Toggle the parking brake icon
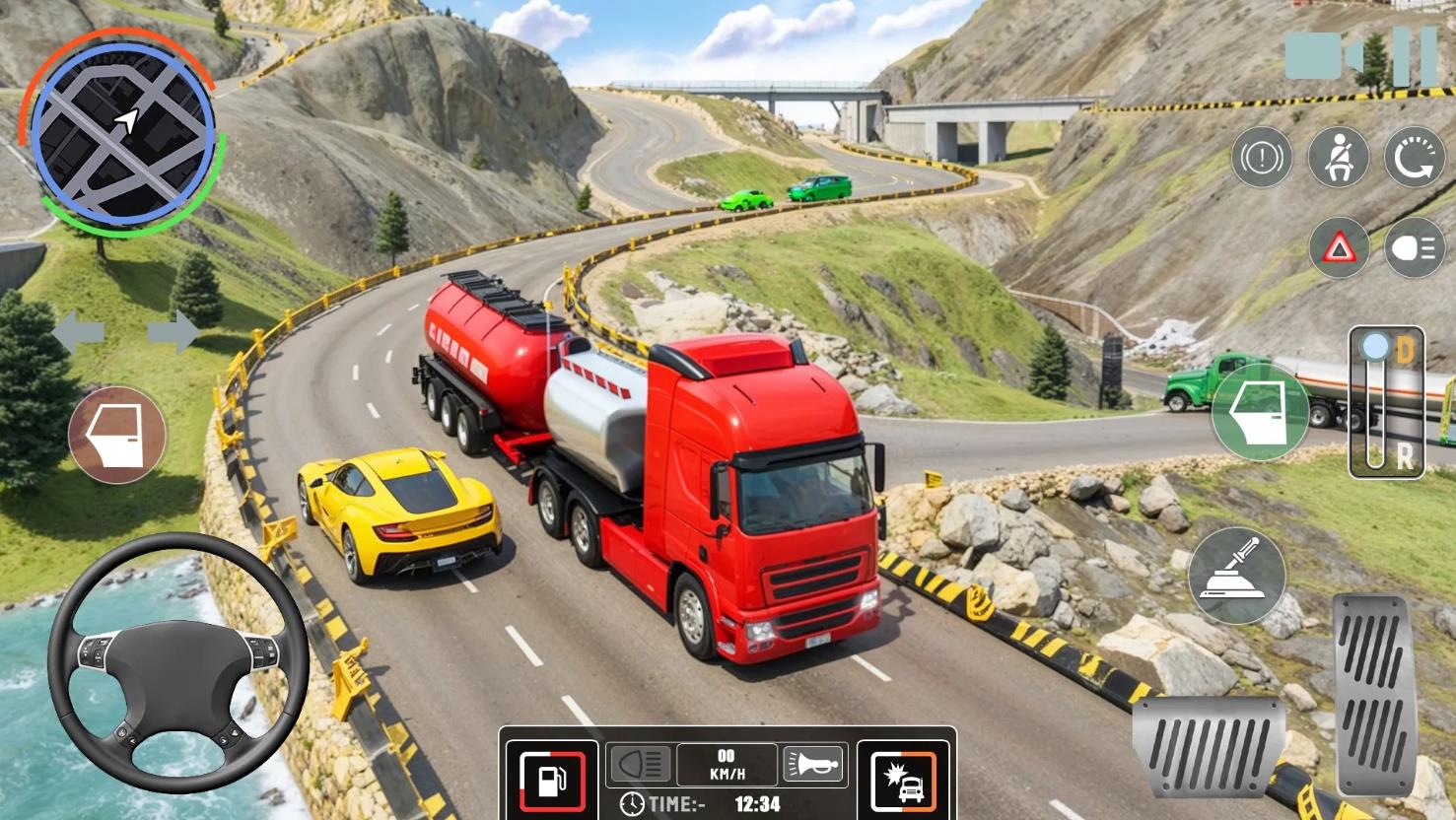 pyautogui.click(x=1262, y=158)
